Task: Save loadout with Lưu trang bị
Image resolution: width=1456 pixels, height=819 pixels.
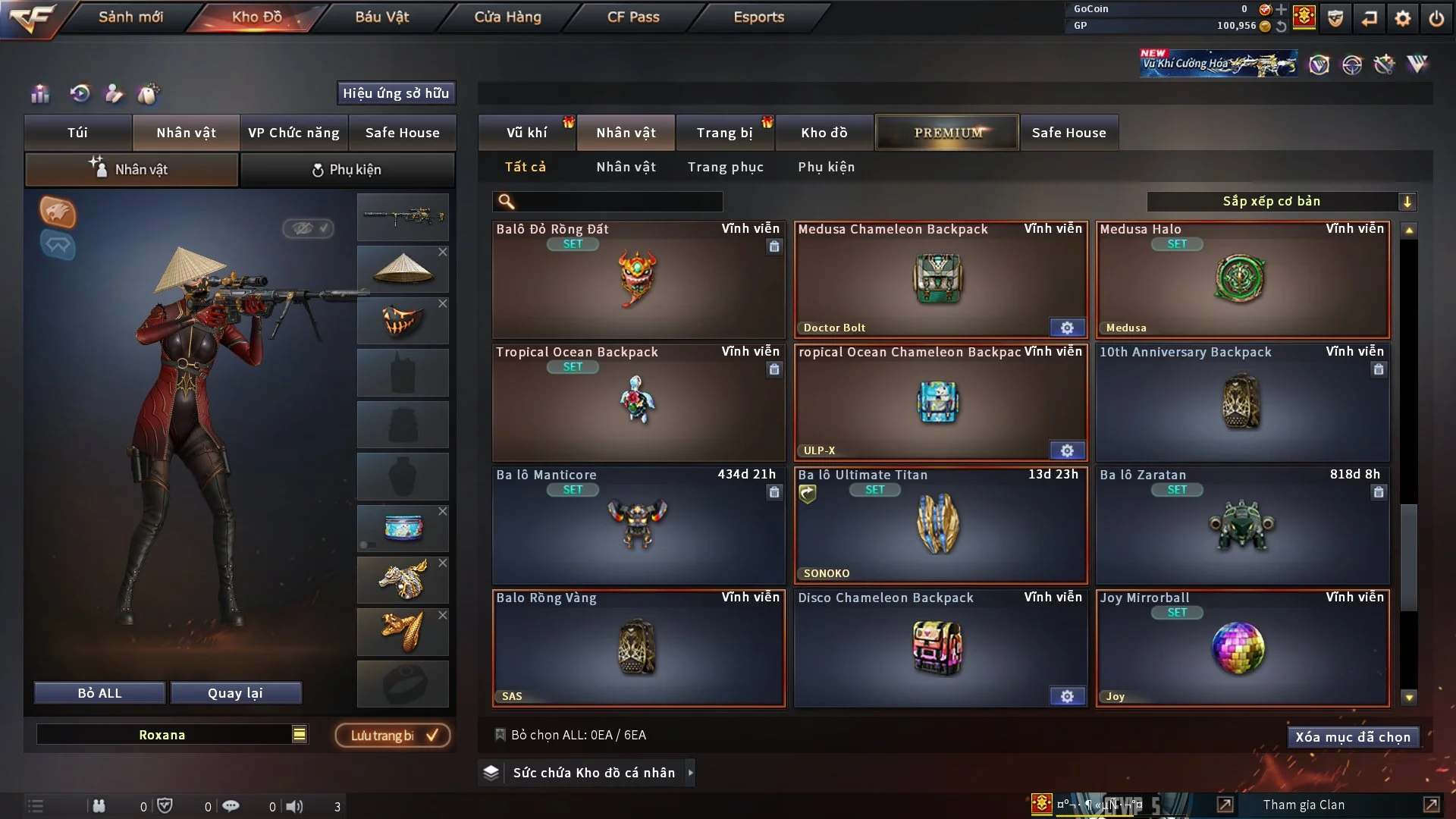Action: [393, 736]
